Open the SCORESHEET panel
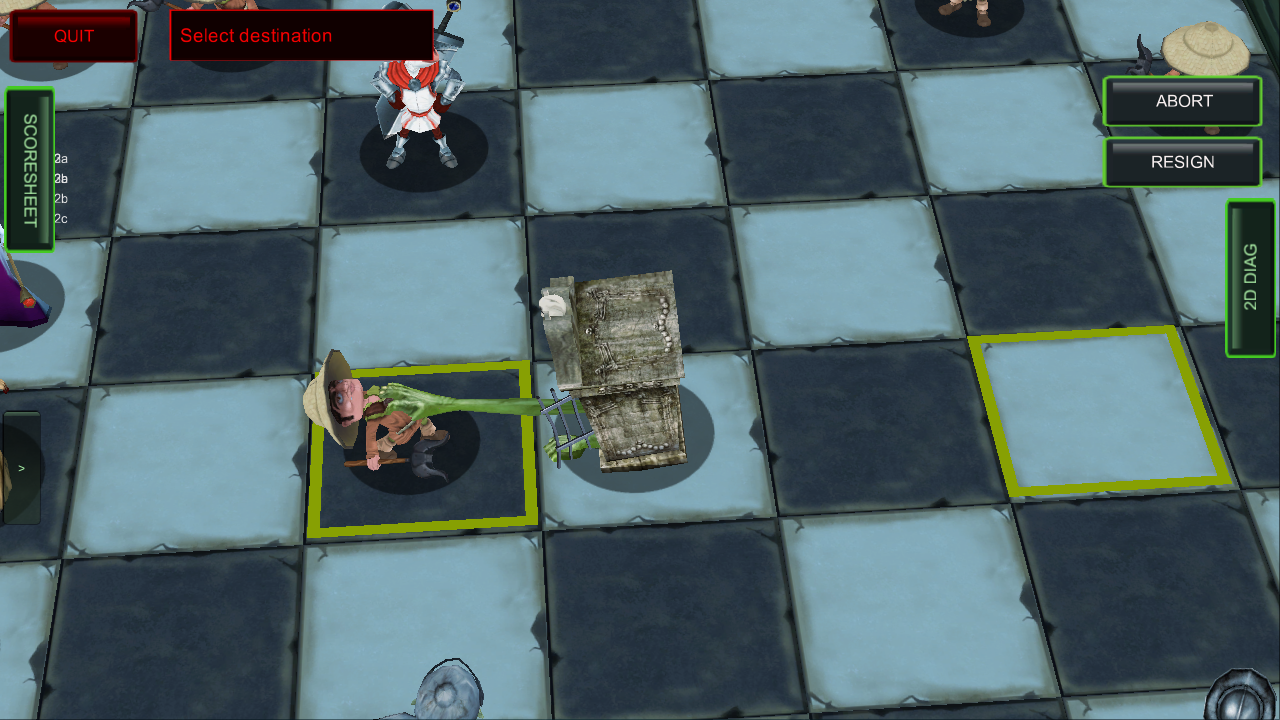The image size is (1280, 720). [x=30, y=165]
